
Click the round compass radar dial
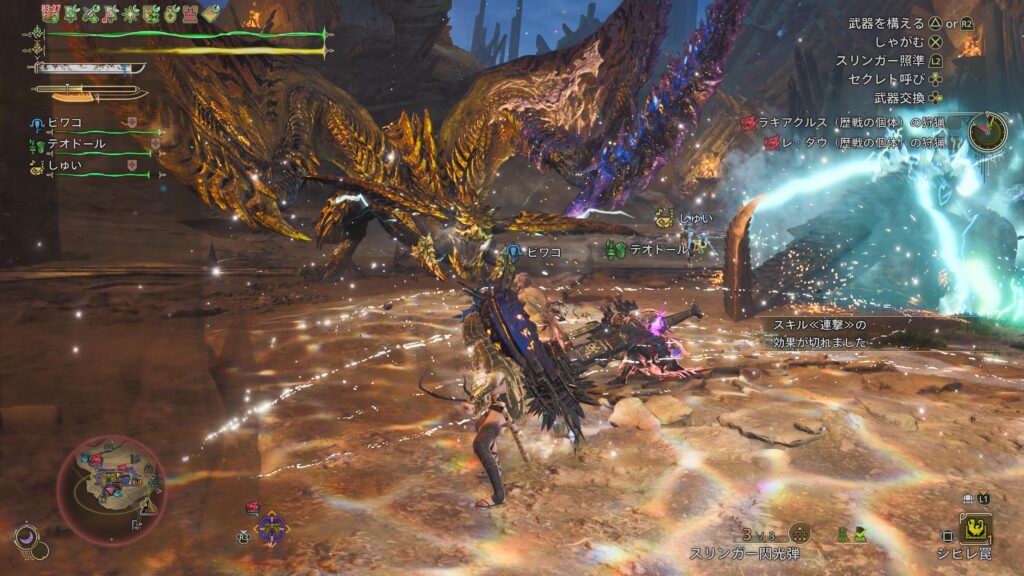[987, 131]
